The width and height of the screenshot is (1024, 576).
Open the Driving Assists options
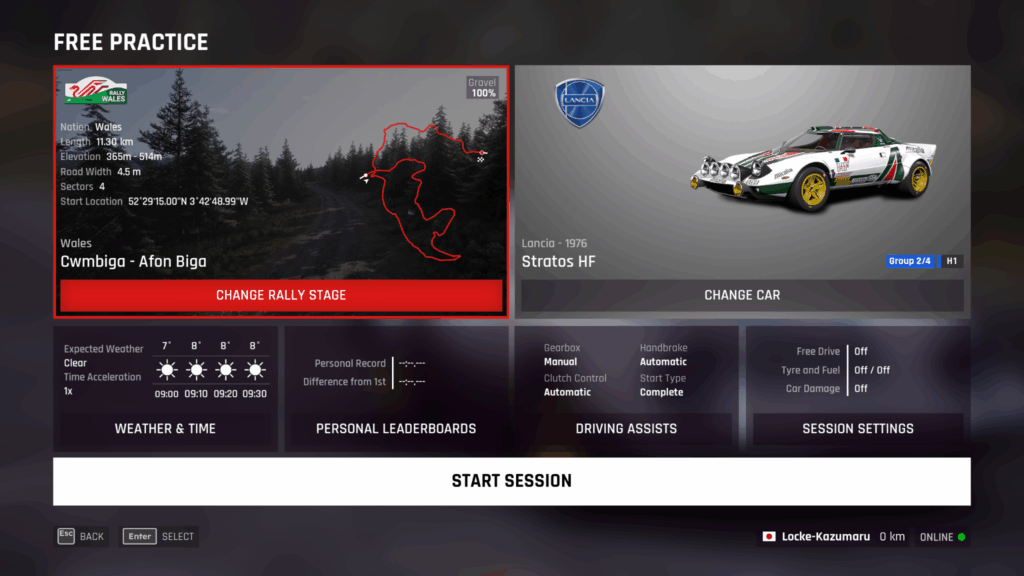tap(626, 428)
